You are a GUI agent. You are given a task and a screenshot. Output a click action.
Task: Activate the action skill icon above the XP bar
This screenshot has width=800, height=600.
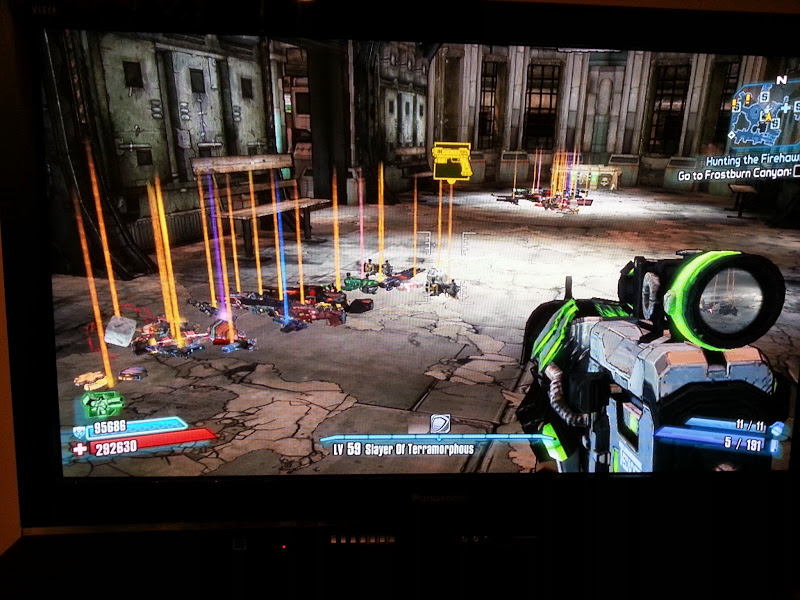tap(439, 423)
